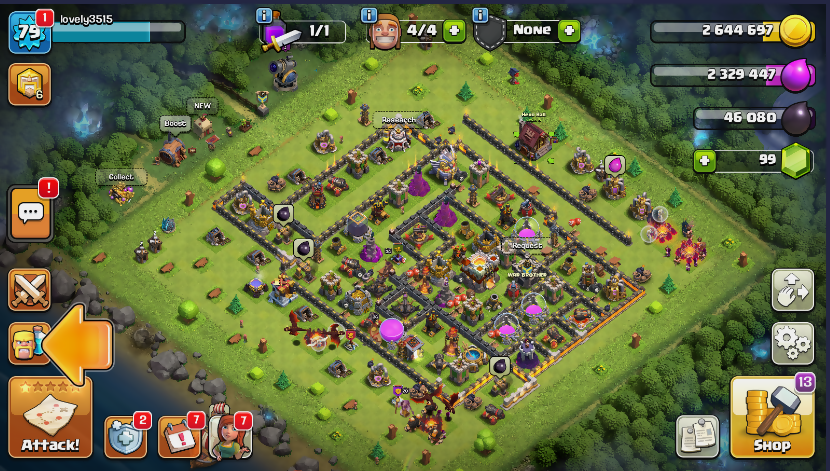
Task: Open the crossed swords clan war button
Action: (30, 289)
